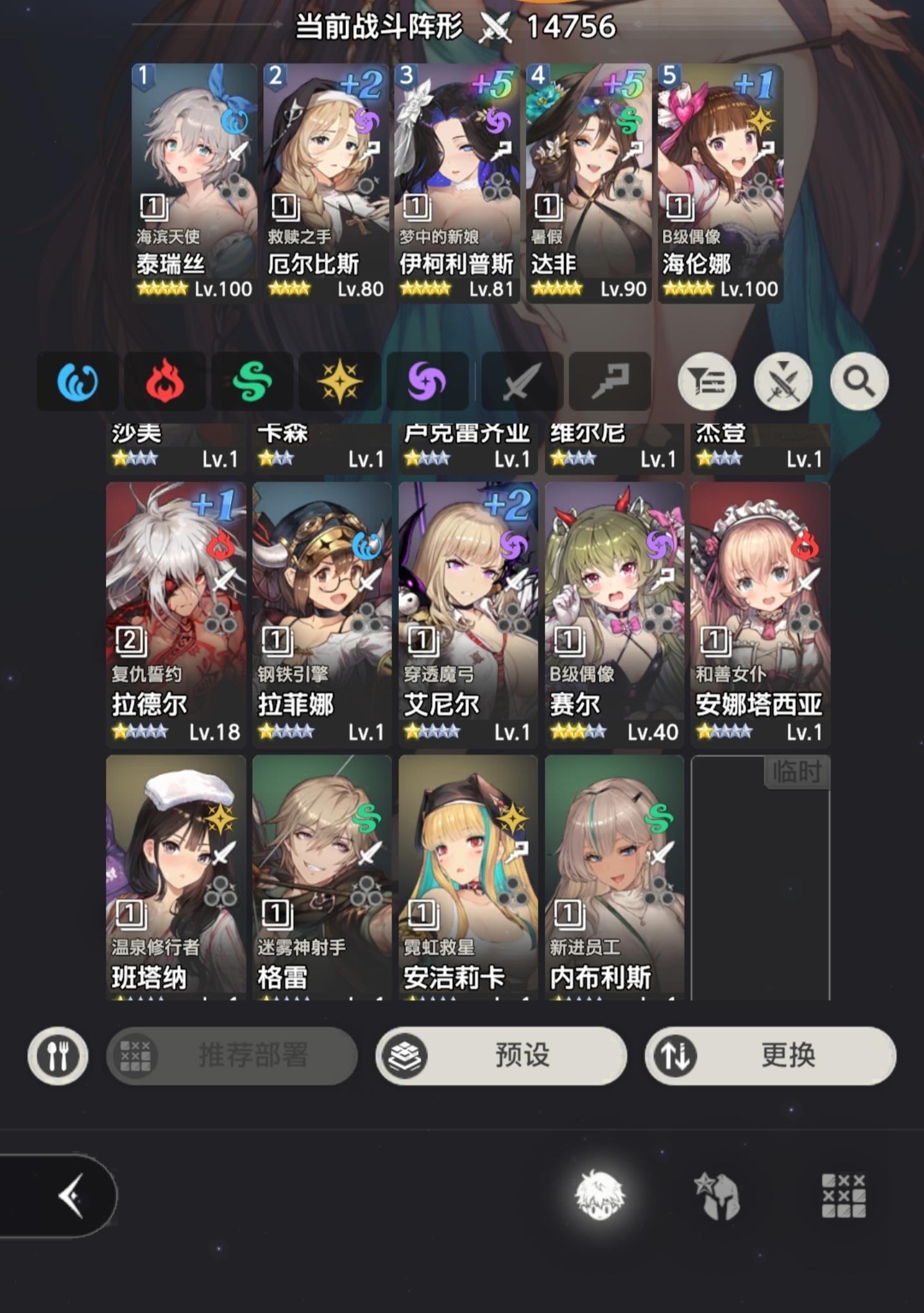
Task: Toggle the food buff utensils icon
Action: coord(56,1057)
